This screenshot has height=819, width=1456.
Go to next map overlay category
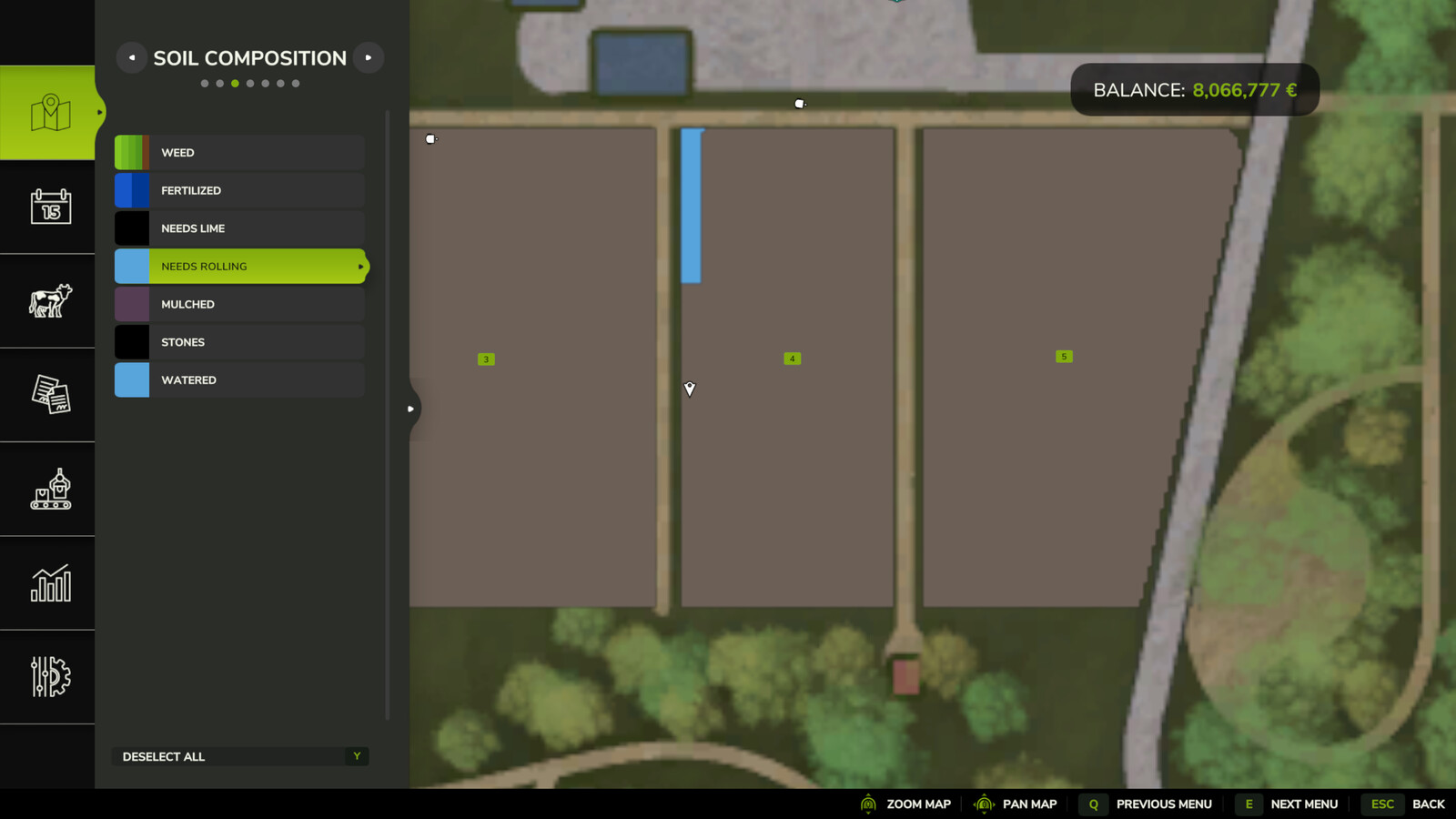(369, 57)
